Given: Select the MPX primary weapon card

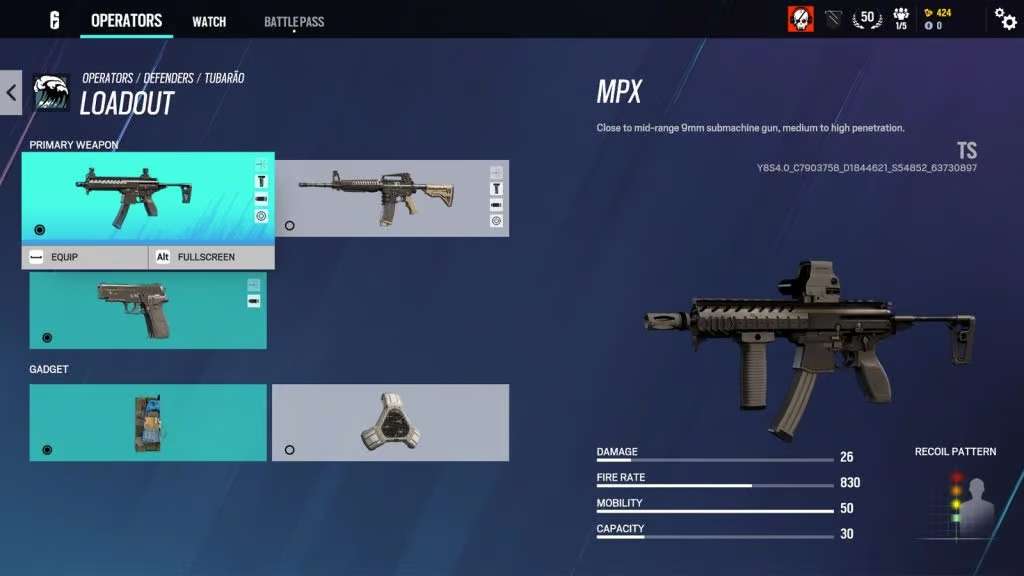Looking at the screenshot, I should coord(140,195).
